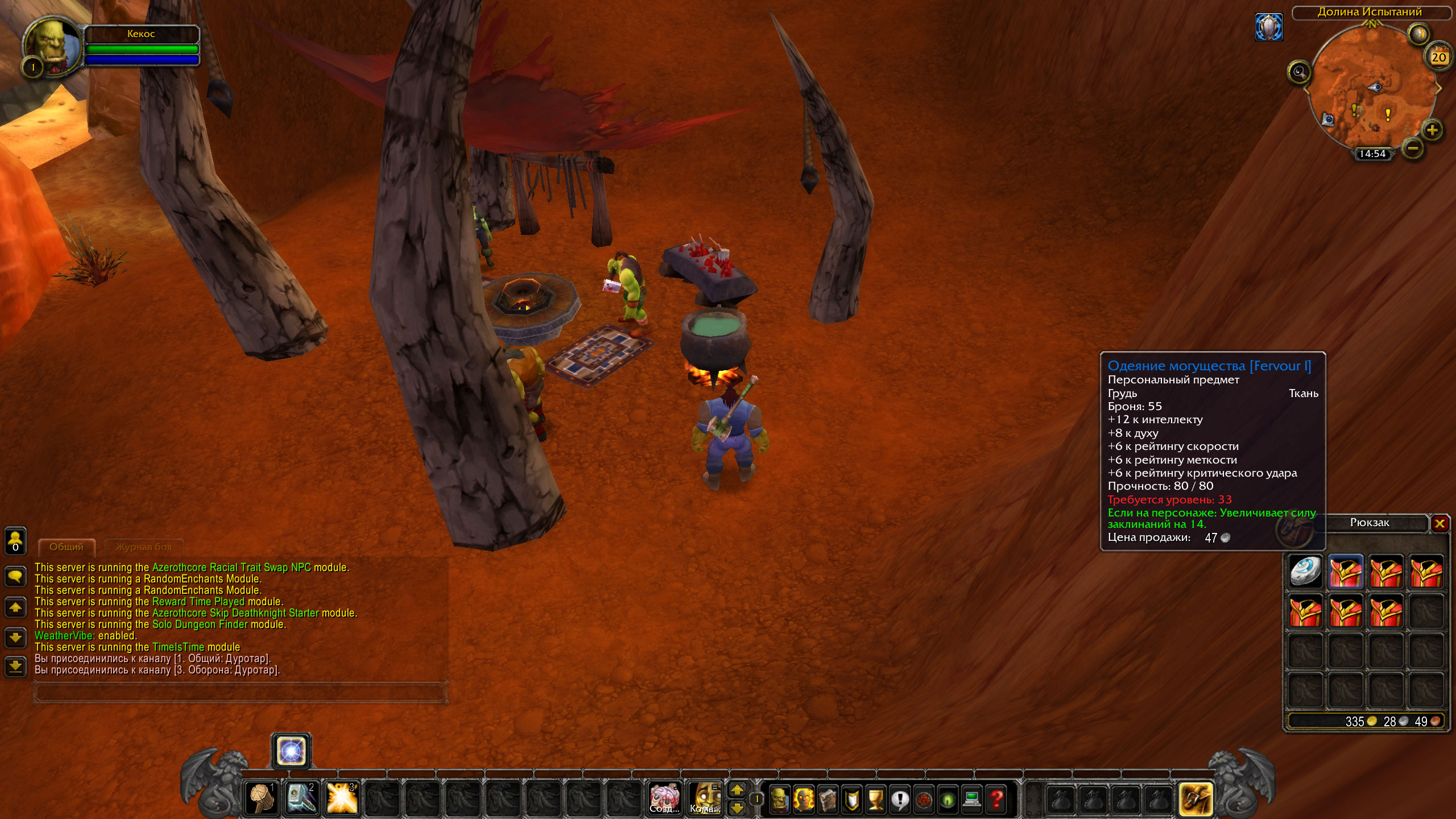Select the Hearthstone in the backpack
Viewport: 1456px width, 819px height.
click(x=1305, y=572)
